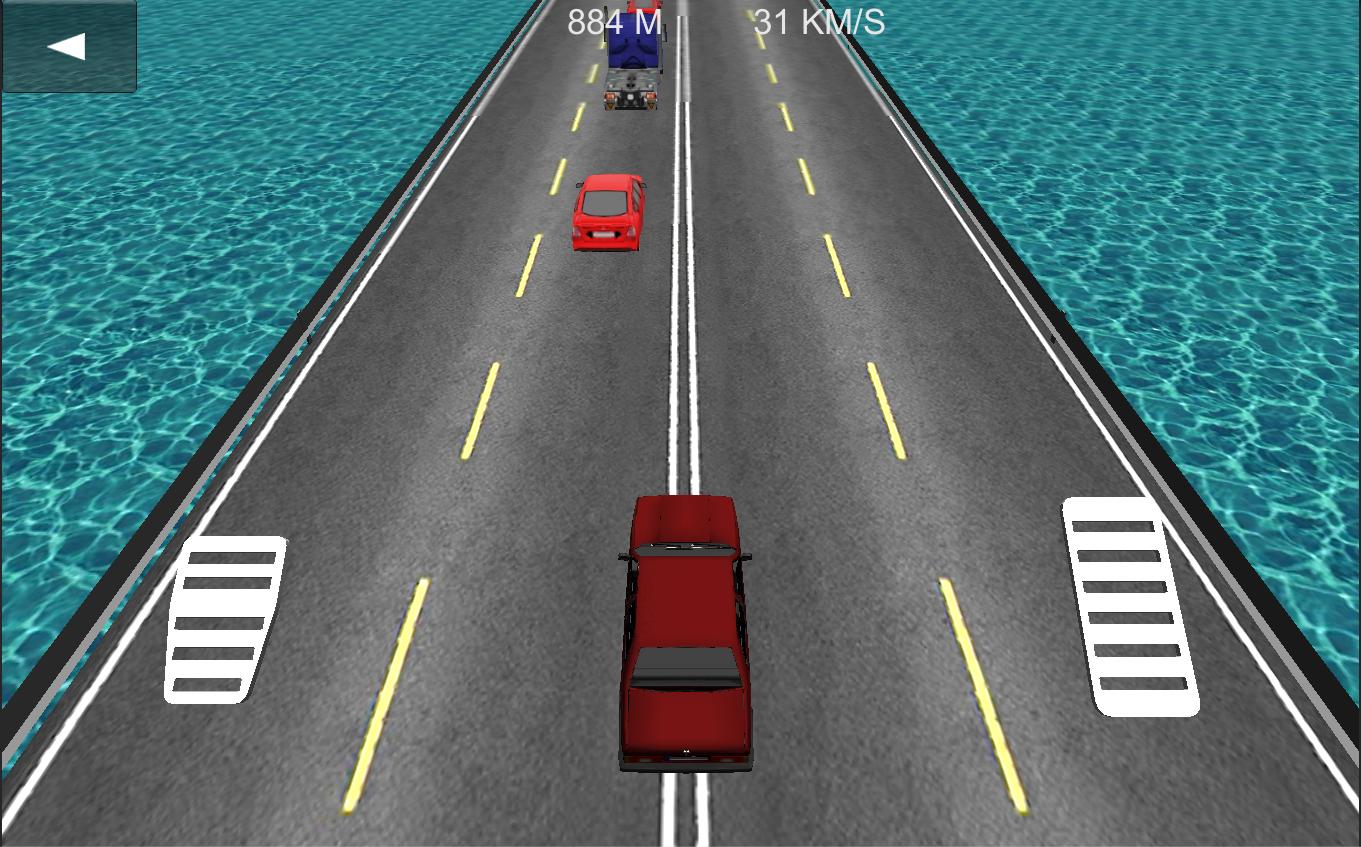Viewport: 1361px width, 847px height.
Task: Tap the oncoming red car ahead
Action: (606, 211)
